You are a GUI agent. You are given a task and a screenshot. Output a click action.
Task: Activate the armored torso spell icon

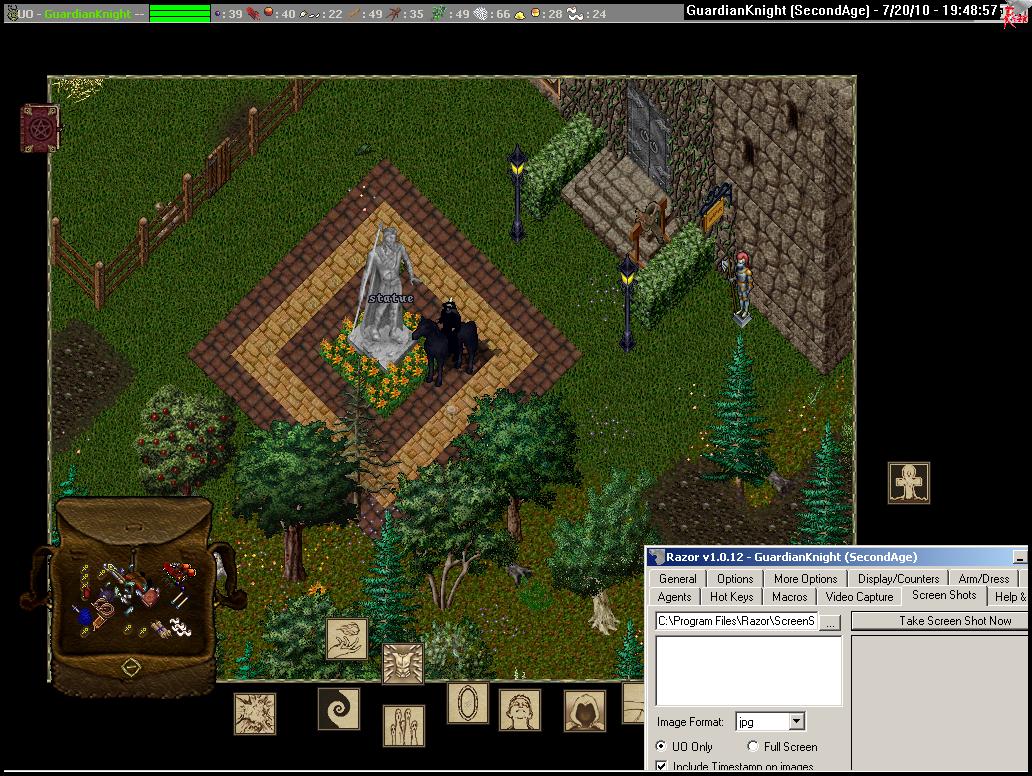point(403,664)
